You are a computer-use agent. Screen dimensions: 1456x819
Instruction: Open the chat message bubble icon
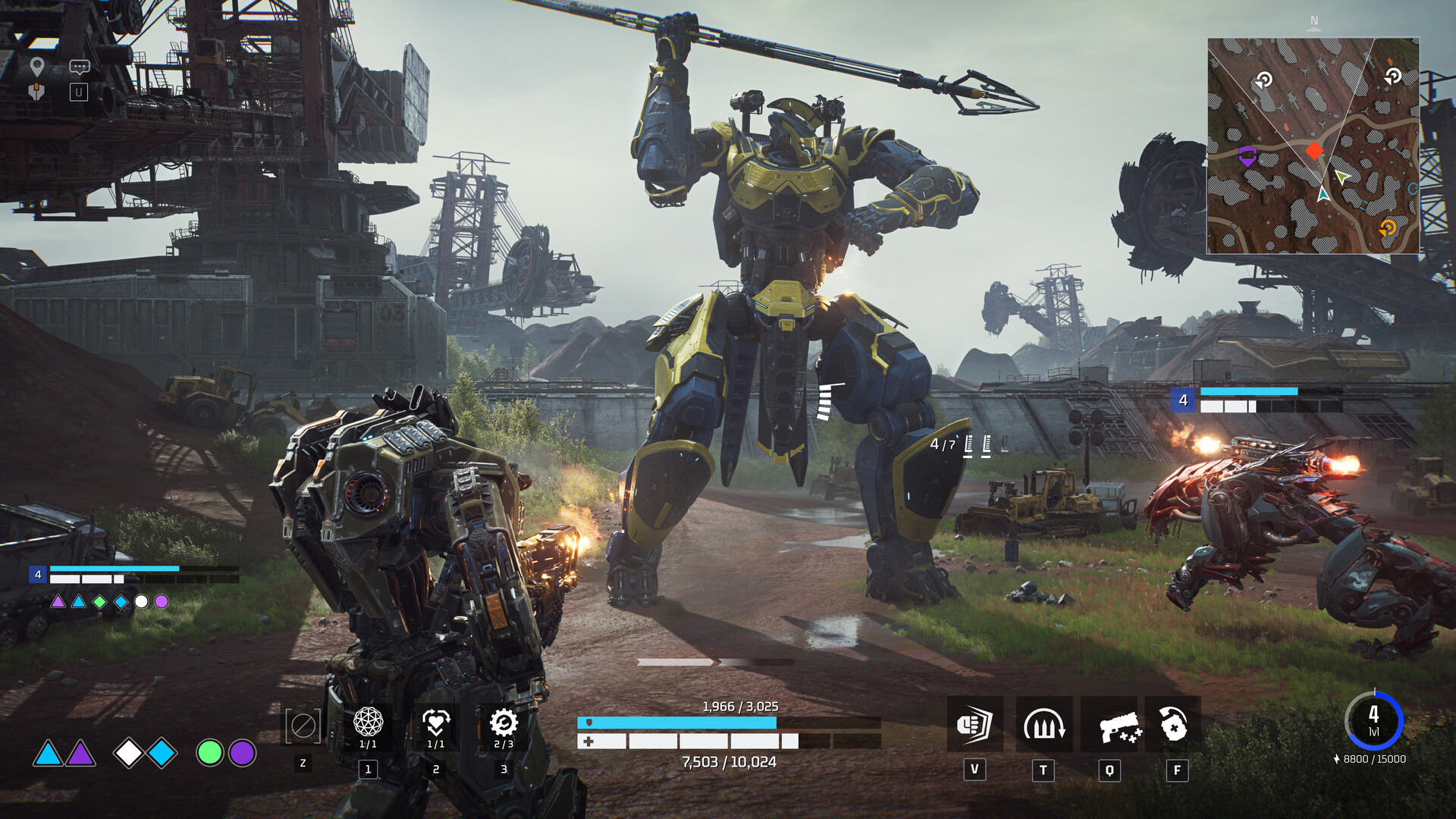[x=78, y=67]
